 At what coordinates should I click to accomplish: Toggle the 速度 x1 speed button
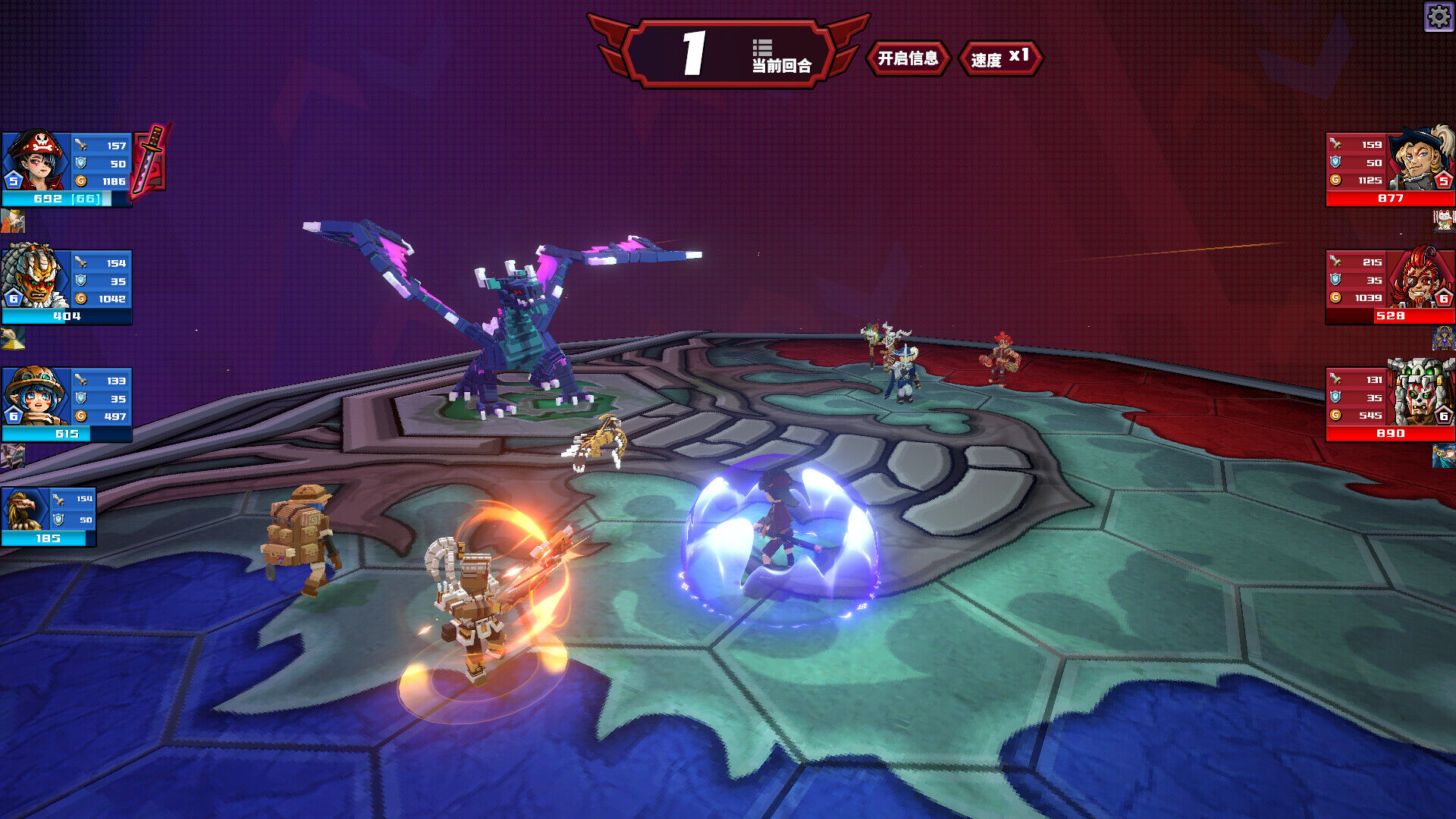pyautogui.click(x=999, y=58)
